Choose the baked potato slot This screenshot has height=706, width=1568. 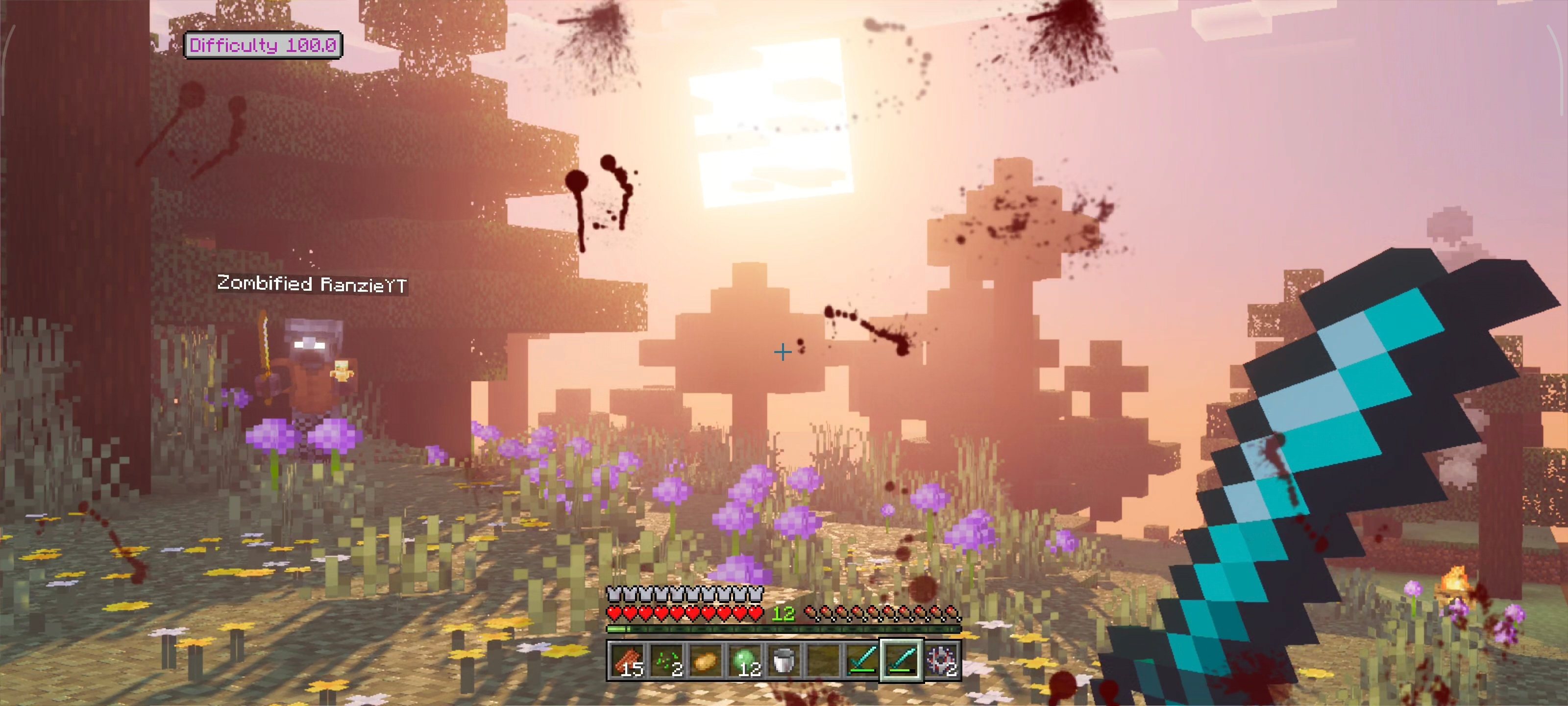706,660
